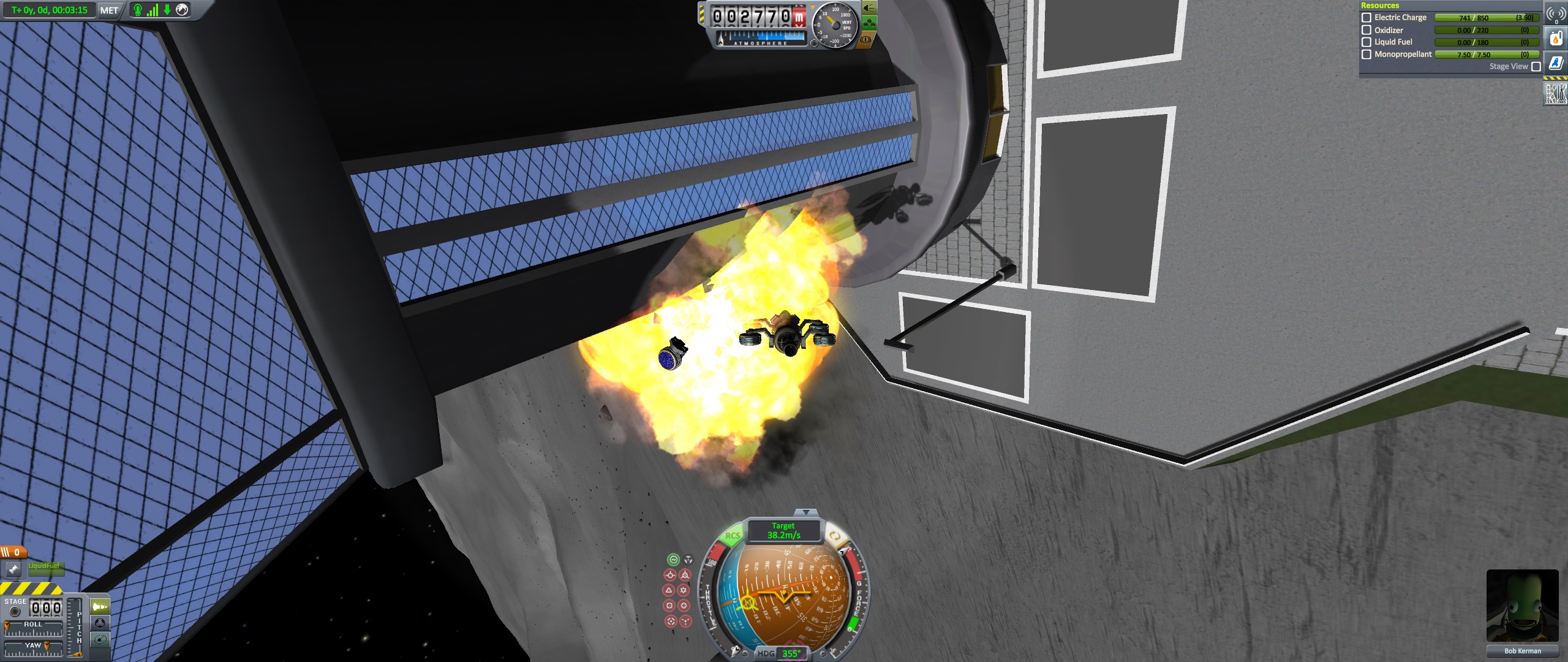
Task: Switch to docking mode button
Action: coord(99,623)
